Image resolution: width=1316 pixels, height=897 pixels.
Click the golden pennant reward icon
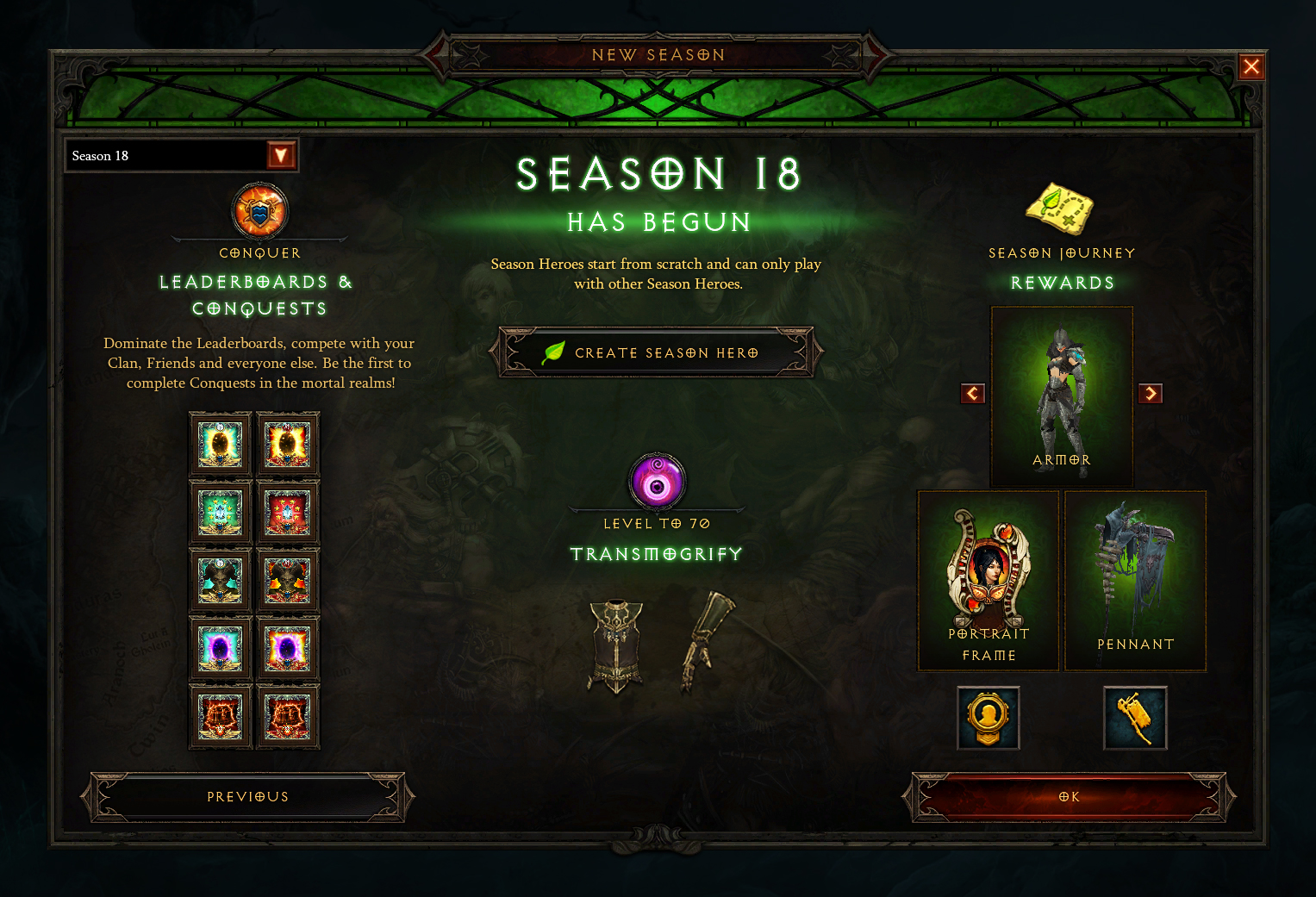[x=1134, y=718]
